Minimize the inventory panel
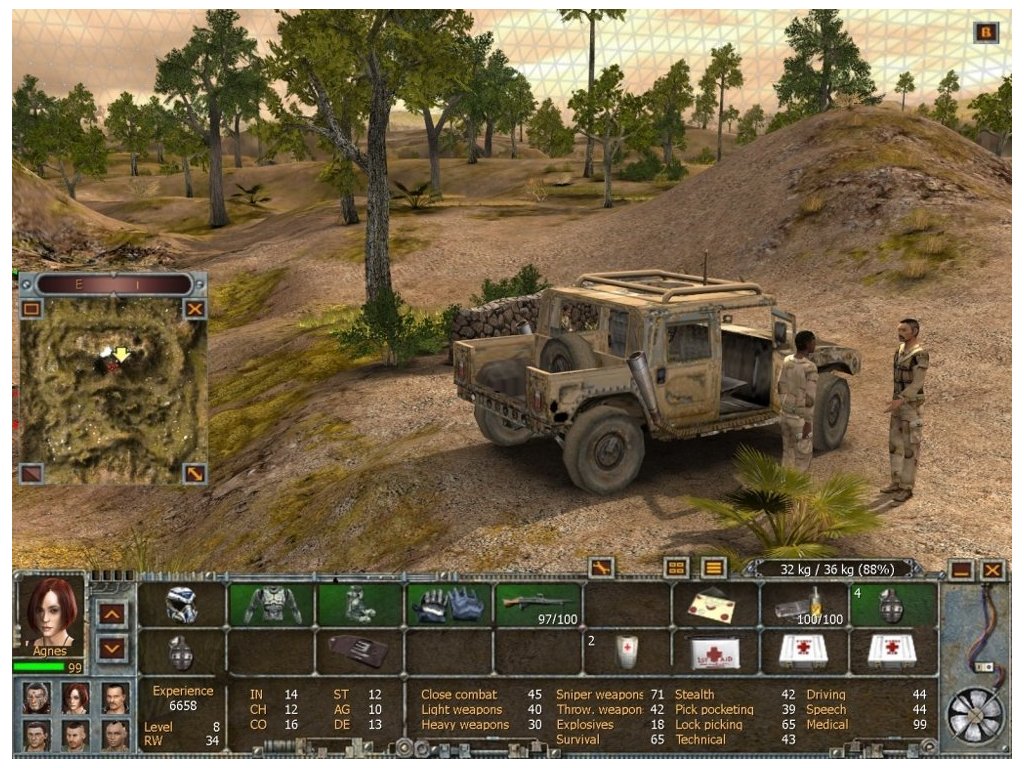This screenshot has width=1024, height=768. pyautogui.click(x=962, y=570)
